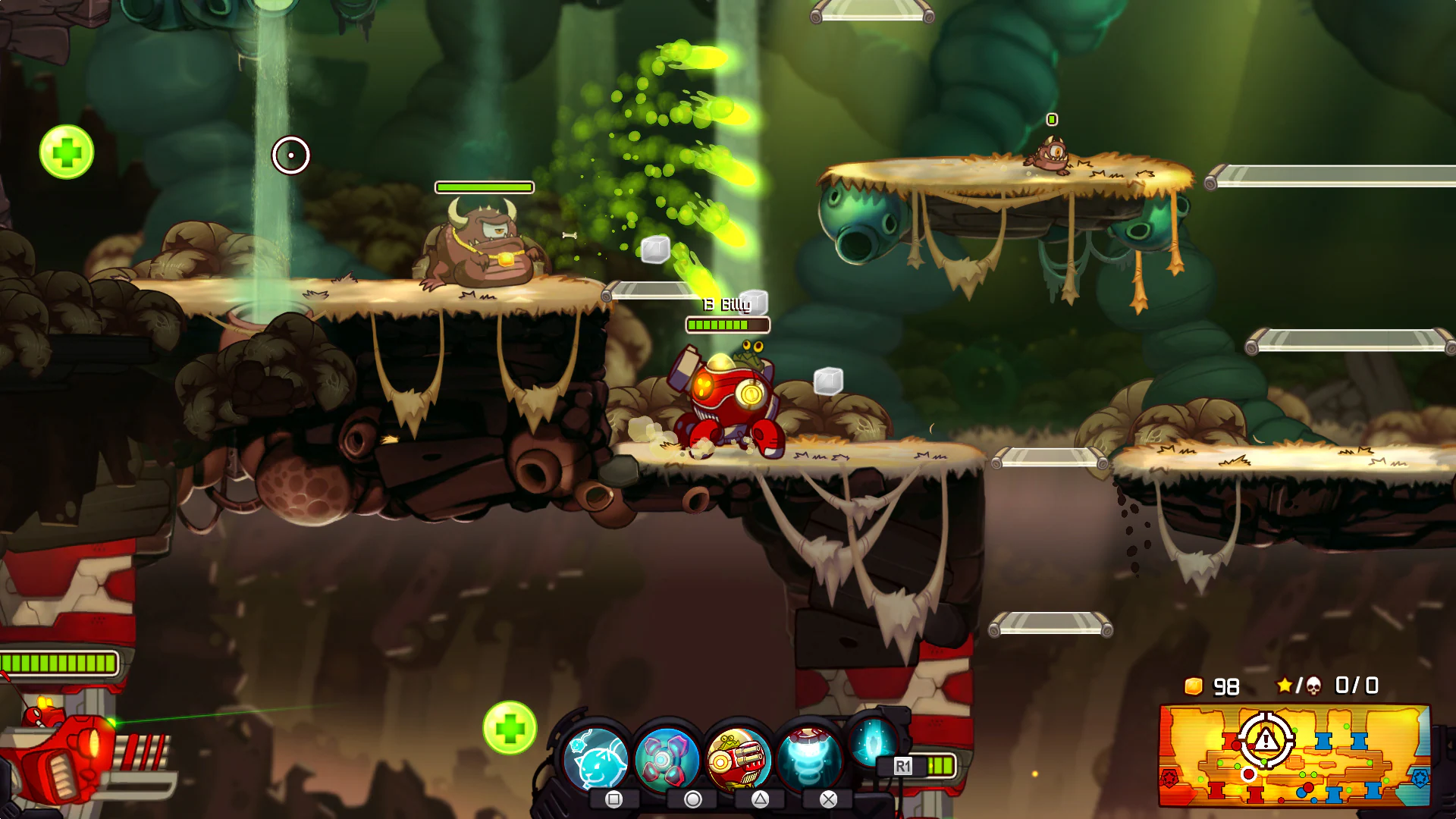1456x819 pixels.
Task: Activate the pink turbine bomb ability icon
Action: click(666, 758)
